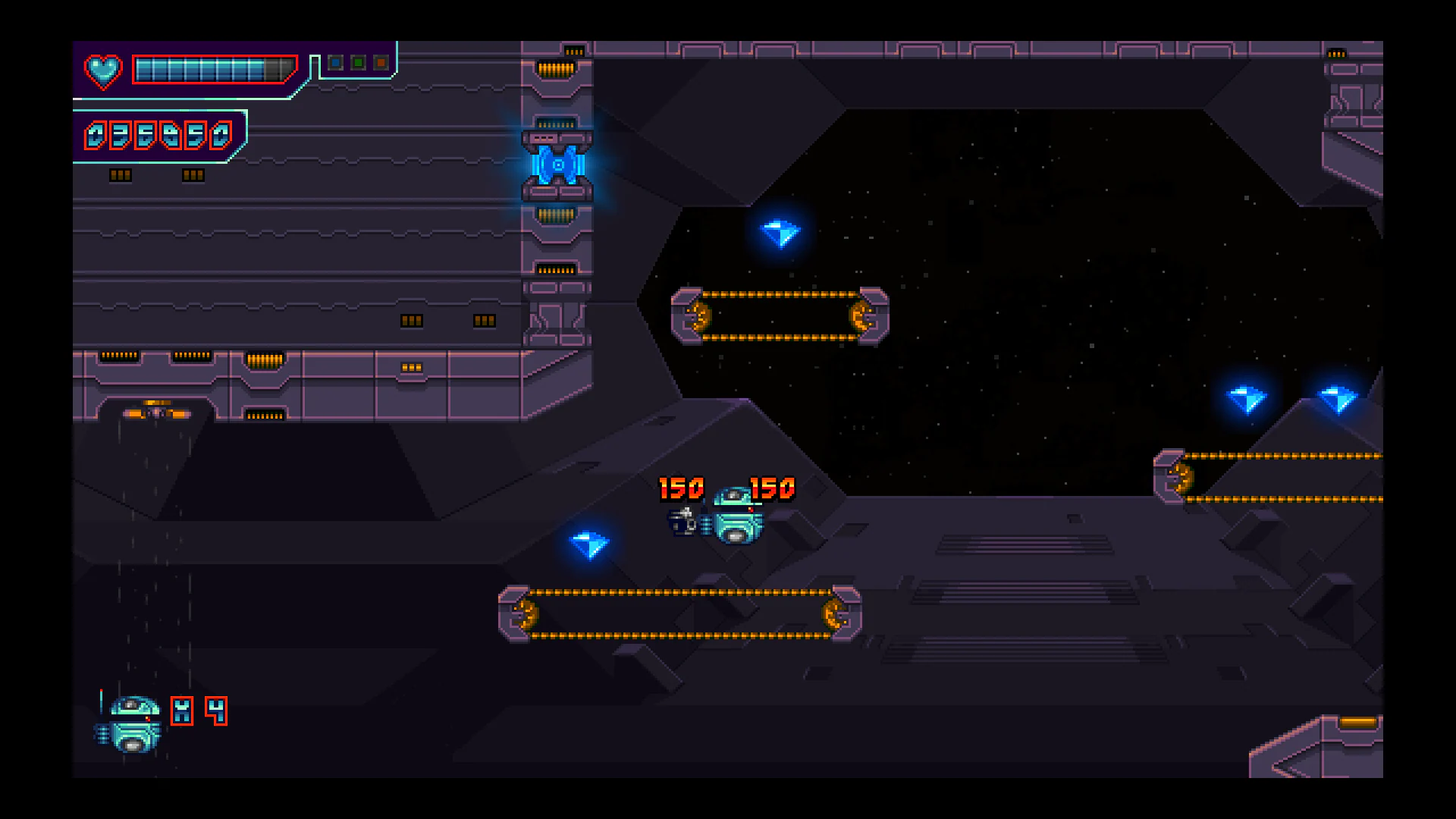Image resolution: width=1456 pixels, height=819 pixels.
Task: Click the x4 extra lives counter
Action: pos(199,711)
